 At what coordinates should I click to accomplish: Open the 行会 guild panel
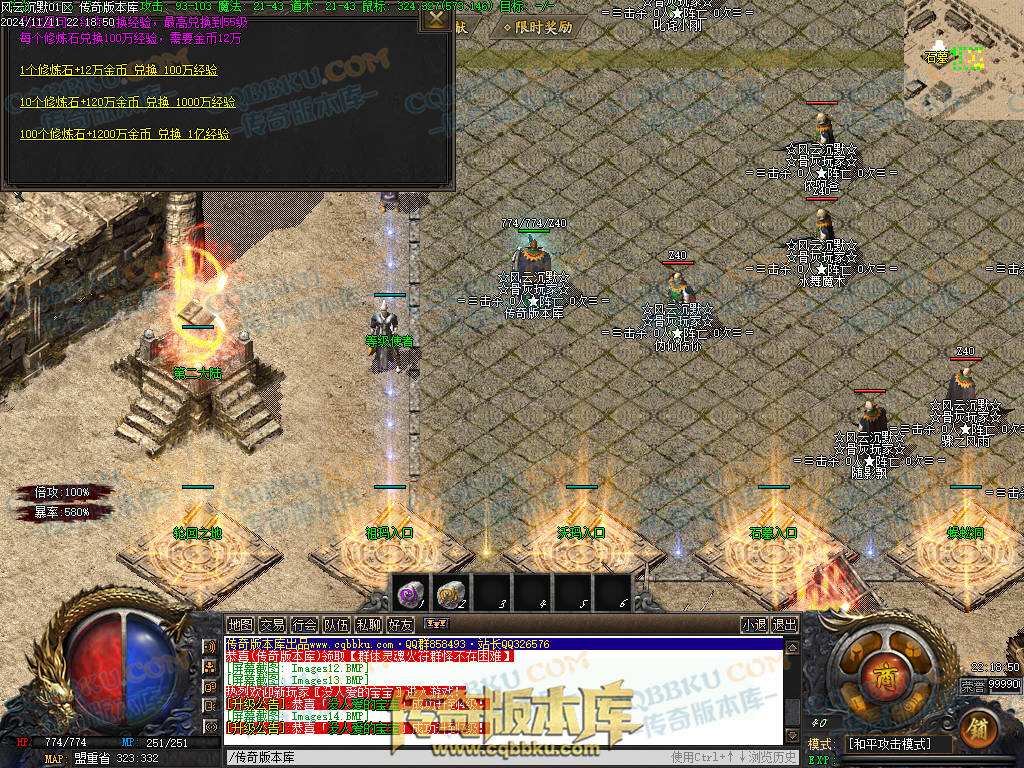click(x=304, y=625)
